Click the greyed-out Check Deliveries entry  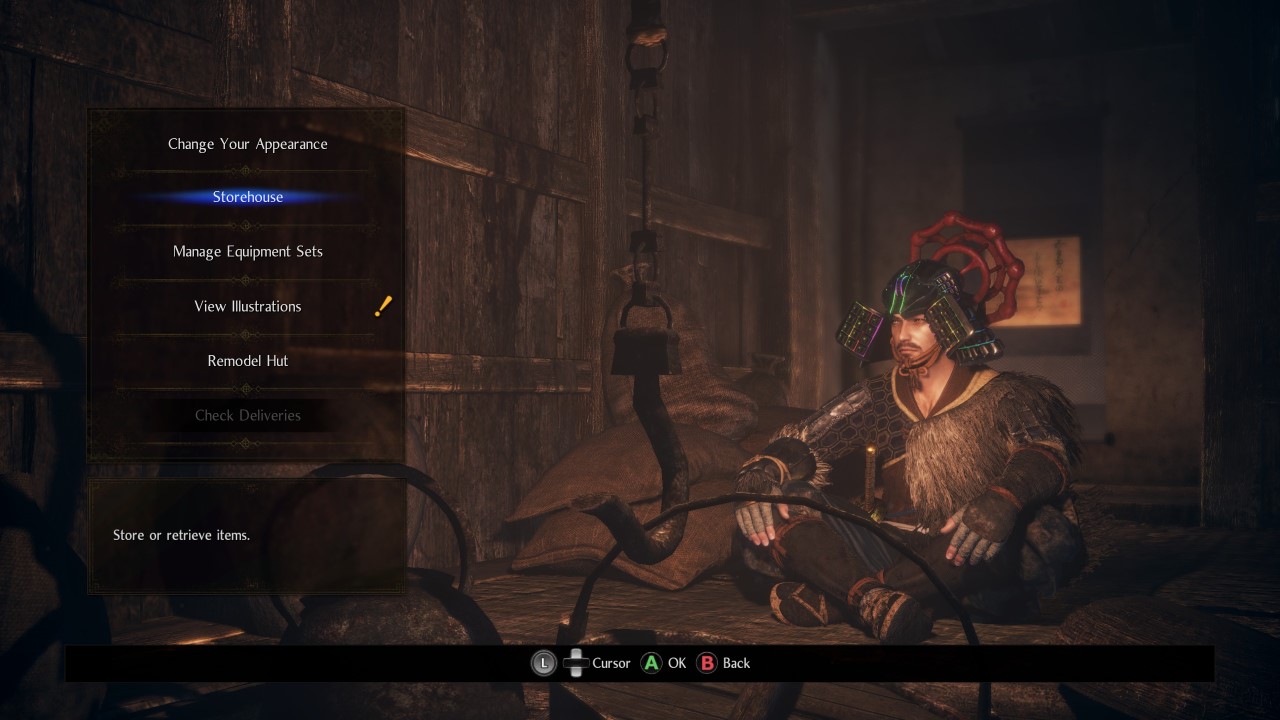[247, 415]
